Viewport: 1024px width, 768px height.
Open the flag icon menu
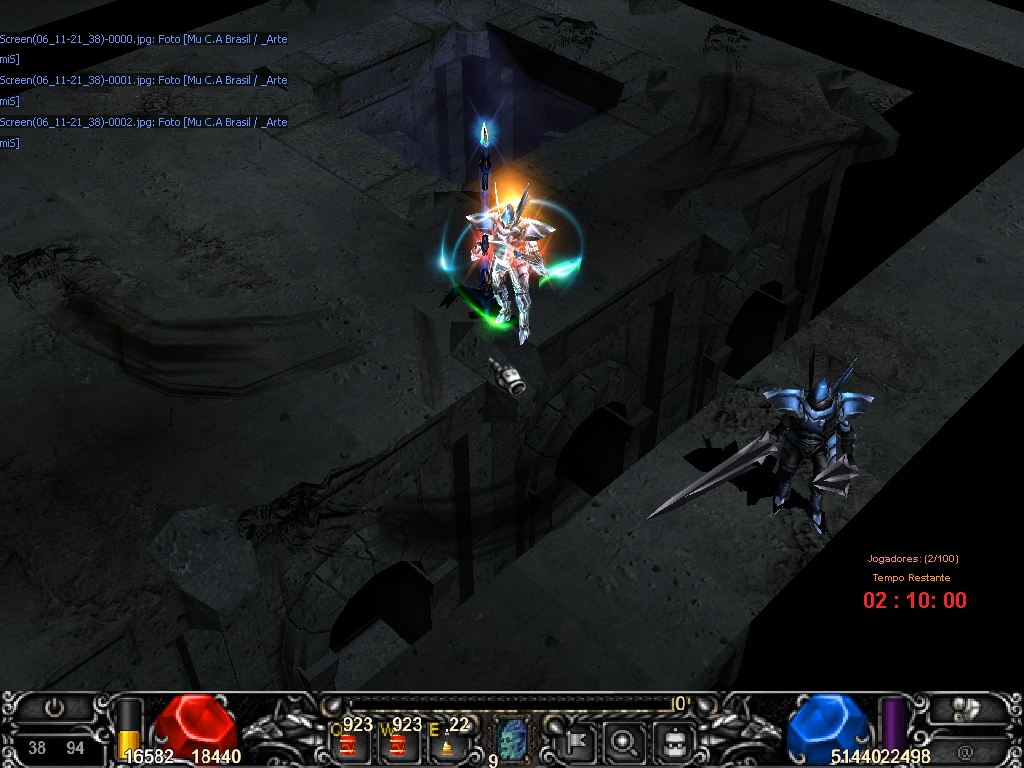579,742
